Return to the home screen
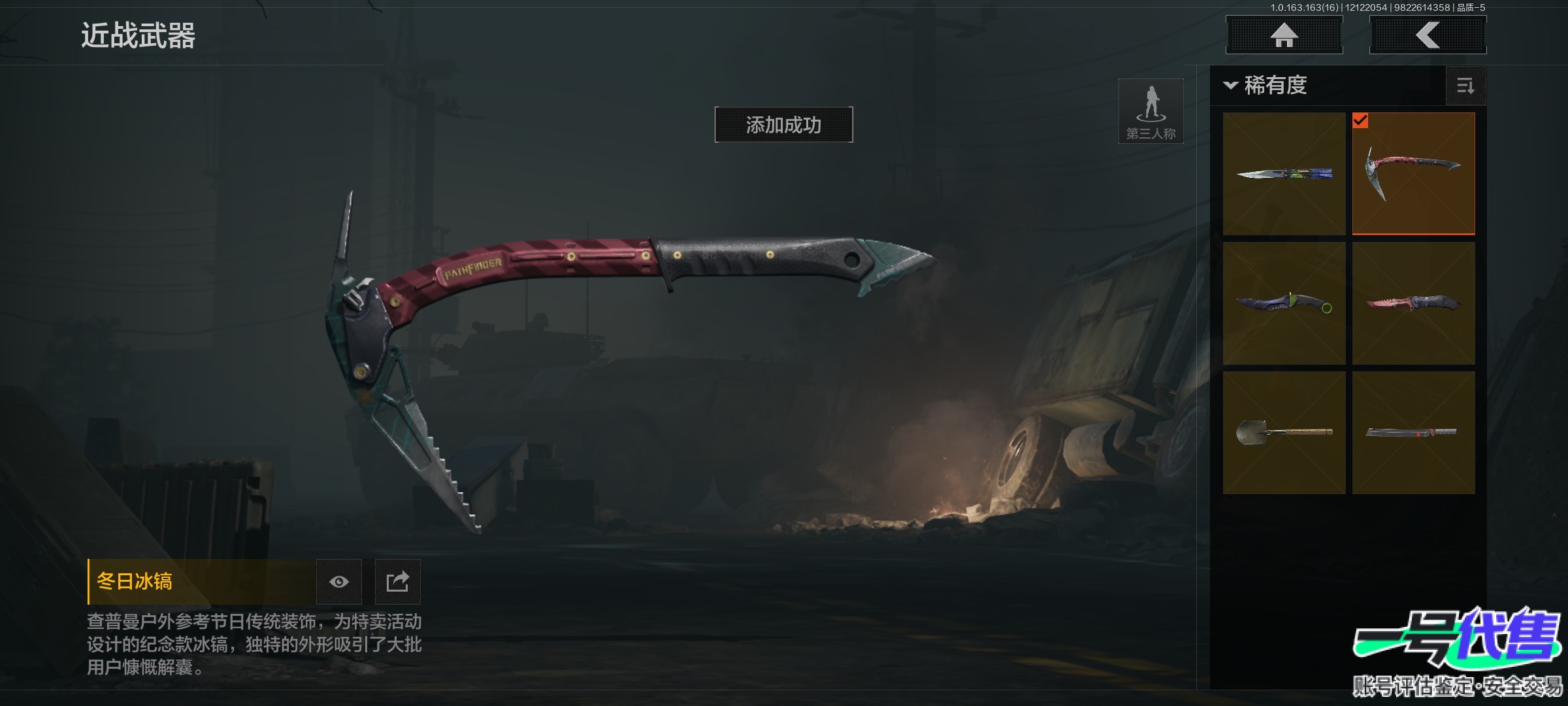The image size is (1568, 706). click(1284, 35)
